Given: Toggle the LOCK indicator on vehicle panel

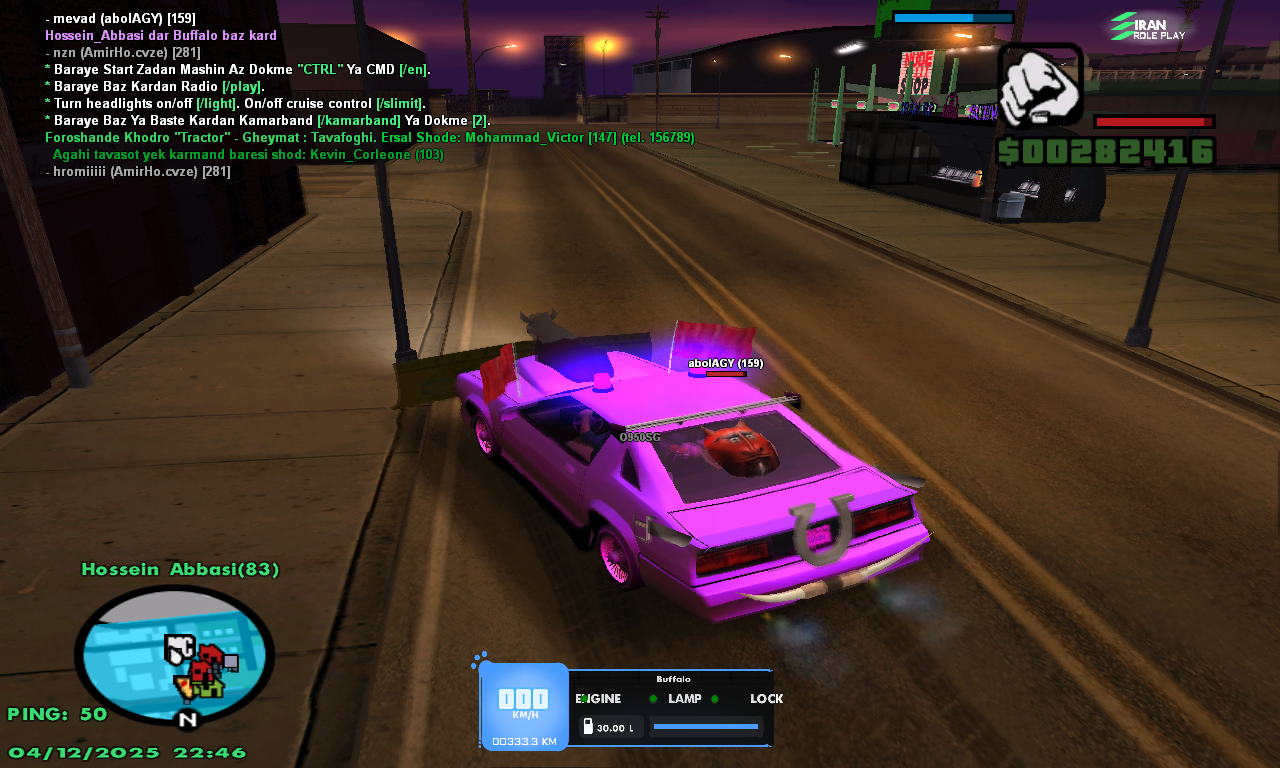Looking at the screenshot, I should [x=766, y=699].
